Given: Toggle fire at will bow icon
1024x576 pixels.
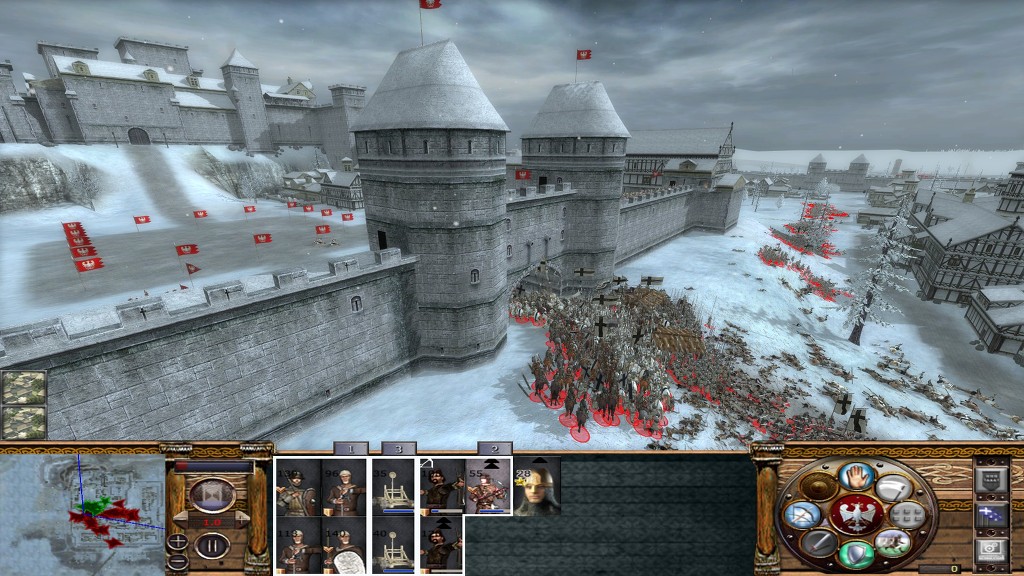Looking at the screenshot, I should click(802, 516).
